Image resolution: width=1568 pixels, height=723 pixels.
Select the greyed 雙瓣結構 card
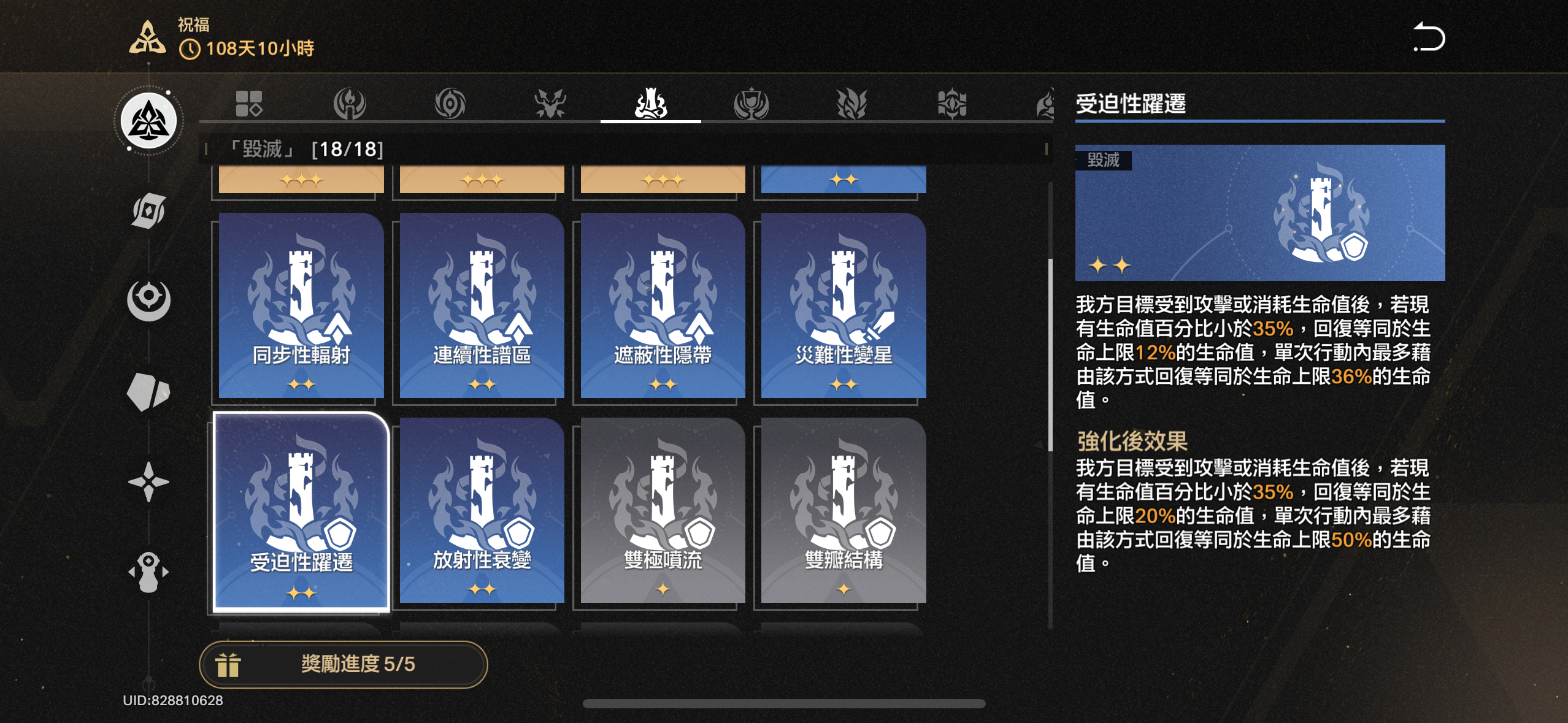tap(844, 510)
